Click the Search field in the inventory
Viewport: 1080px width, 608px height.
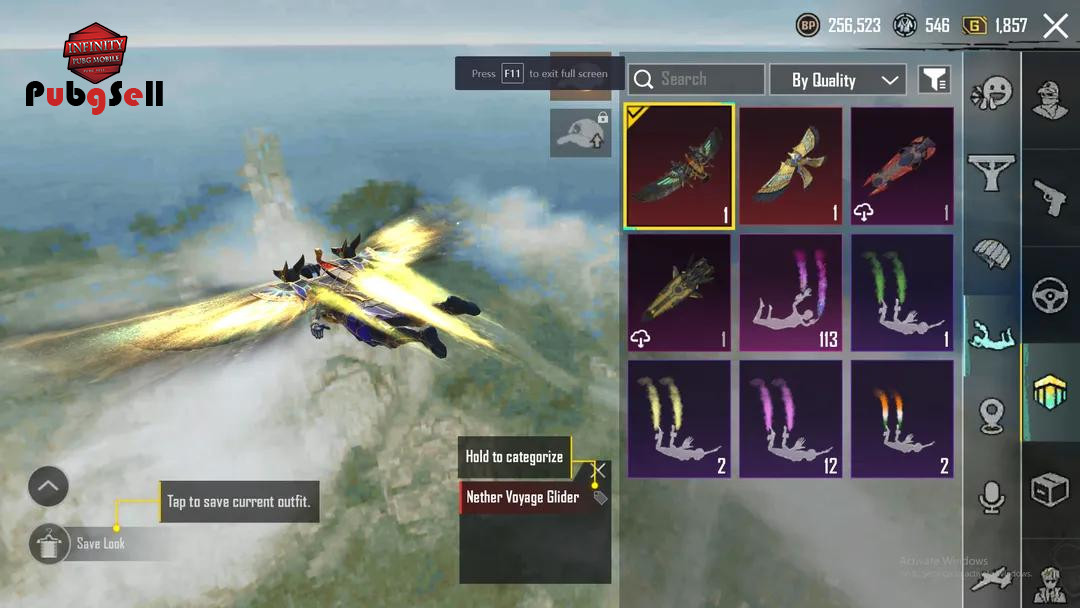pos(696,79)
